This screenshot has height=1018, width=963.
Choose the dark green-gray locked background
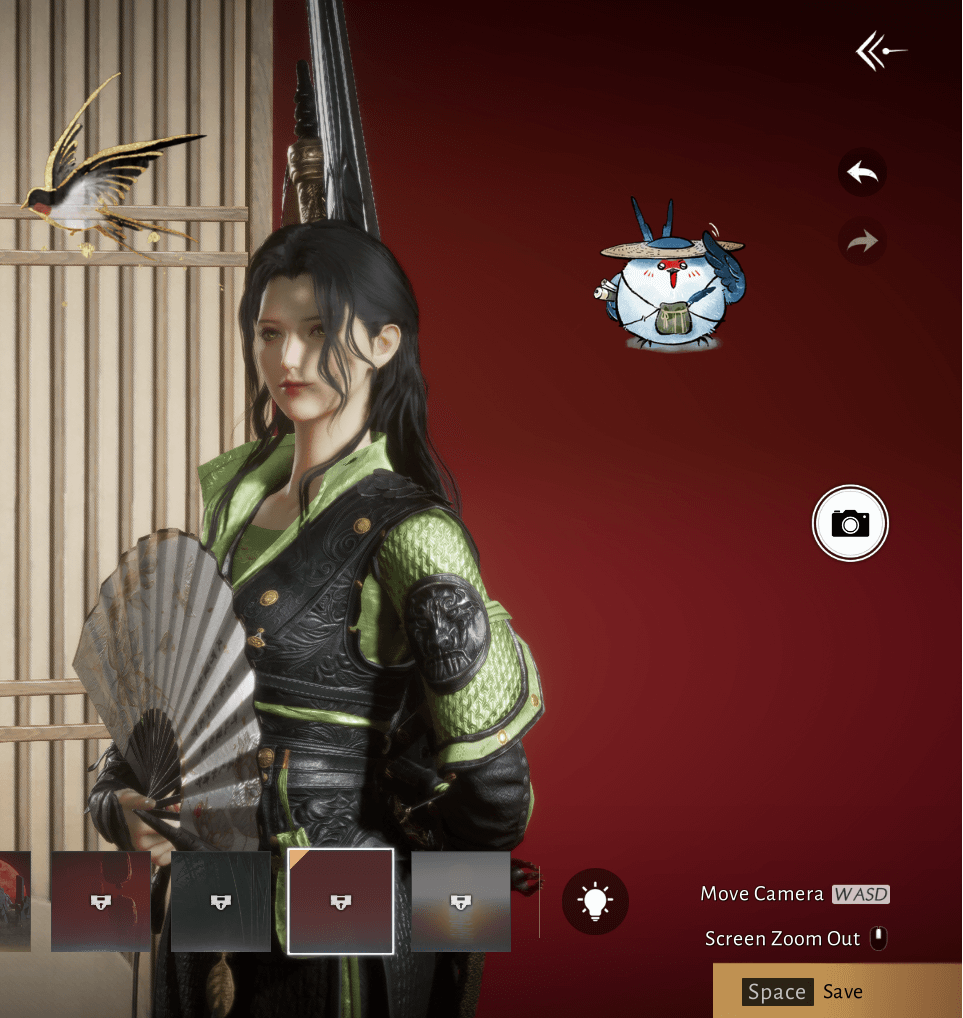click(x=221, y=901)
